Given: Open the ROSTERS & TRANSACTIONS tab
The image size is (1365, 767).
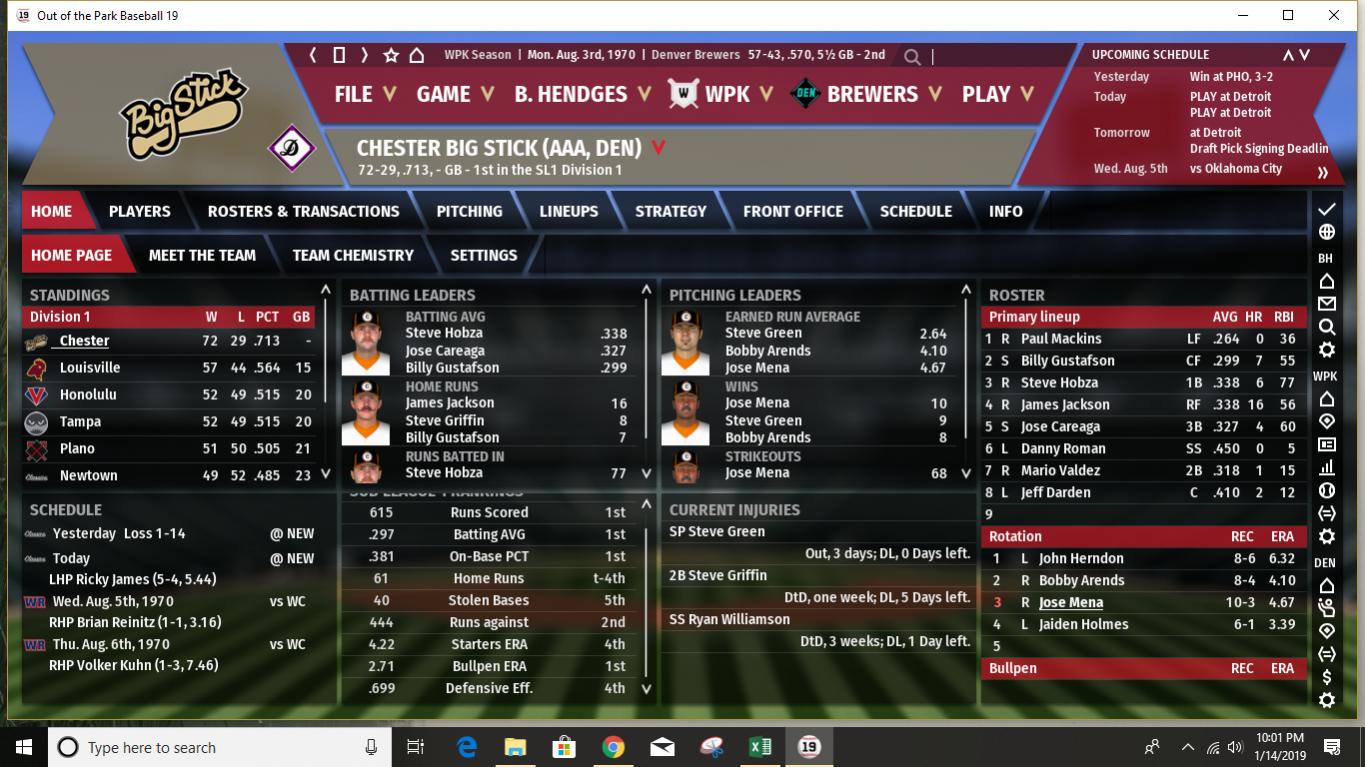Looking at the screenshot, I should pos(303,211).
